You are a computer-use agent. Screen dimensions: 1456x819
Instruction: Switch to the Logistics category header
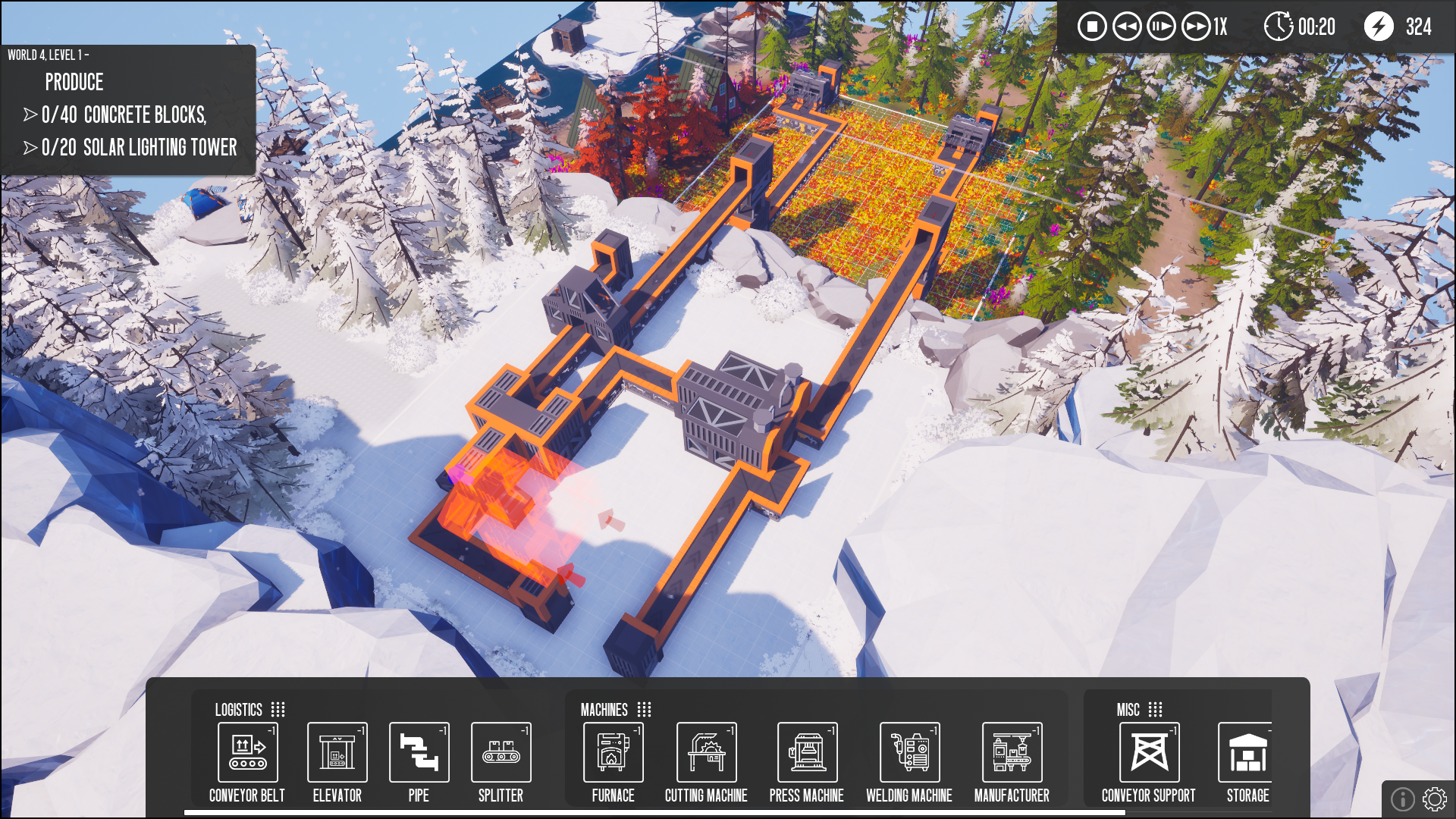pyautogui.click(x=238, y=710)
